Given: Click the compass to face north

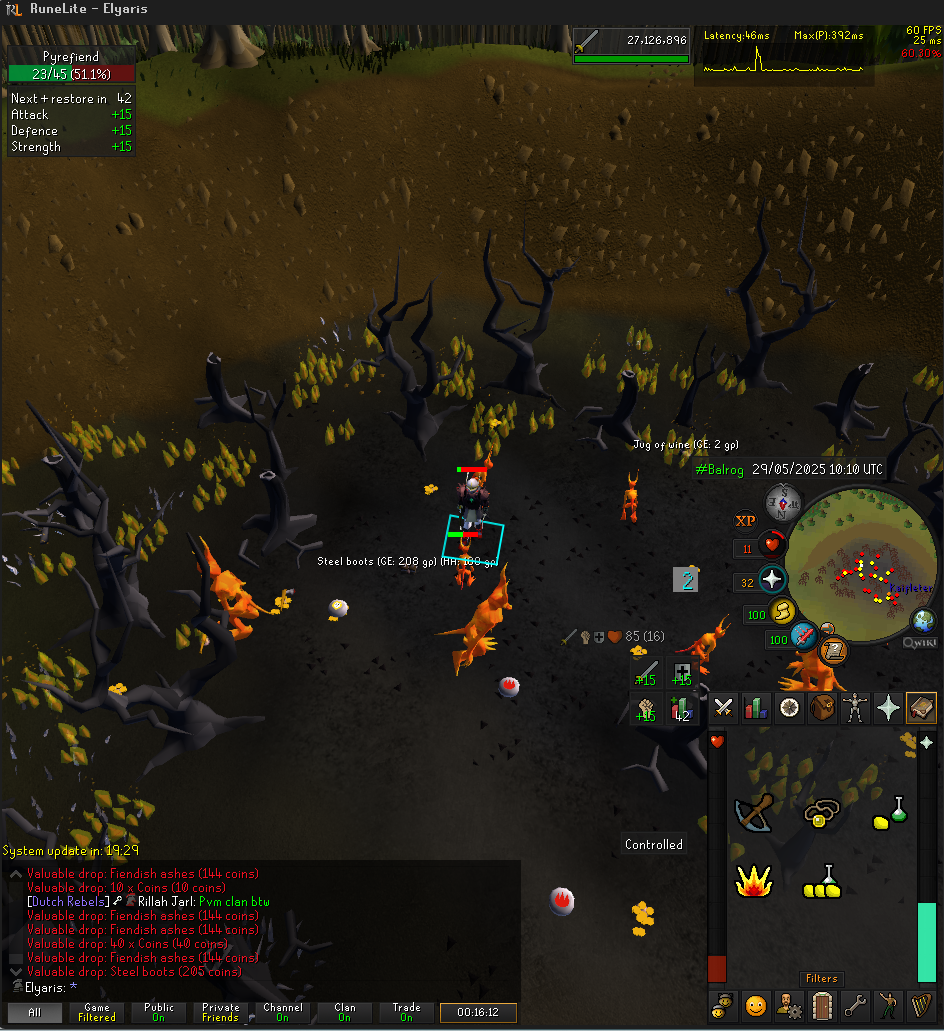Looking at the screenshot, I should pyautogui.click(x=783, y=504).
